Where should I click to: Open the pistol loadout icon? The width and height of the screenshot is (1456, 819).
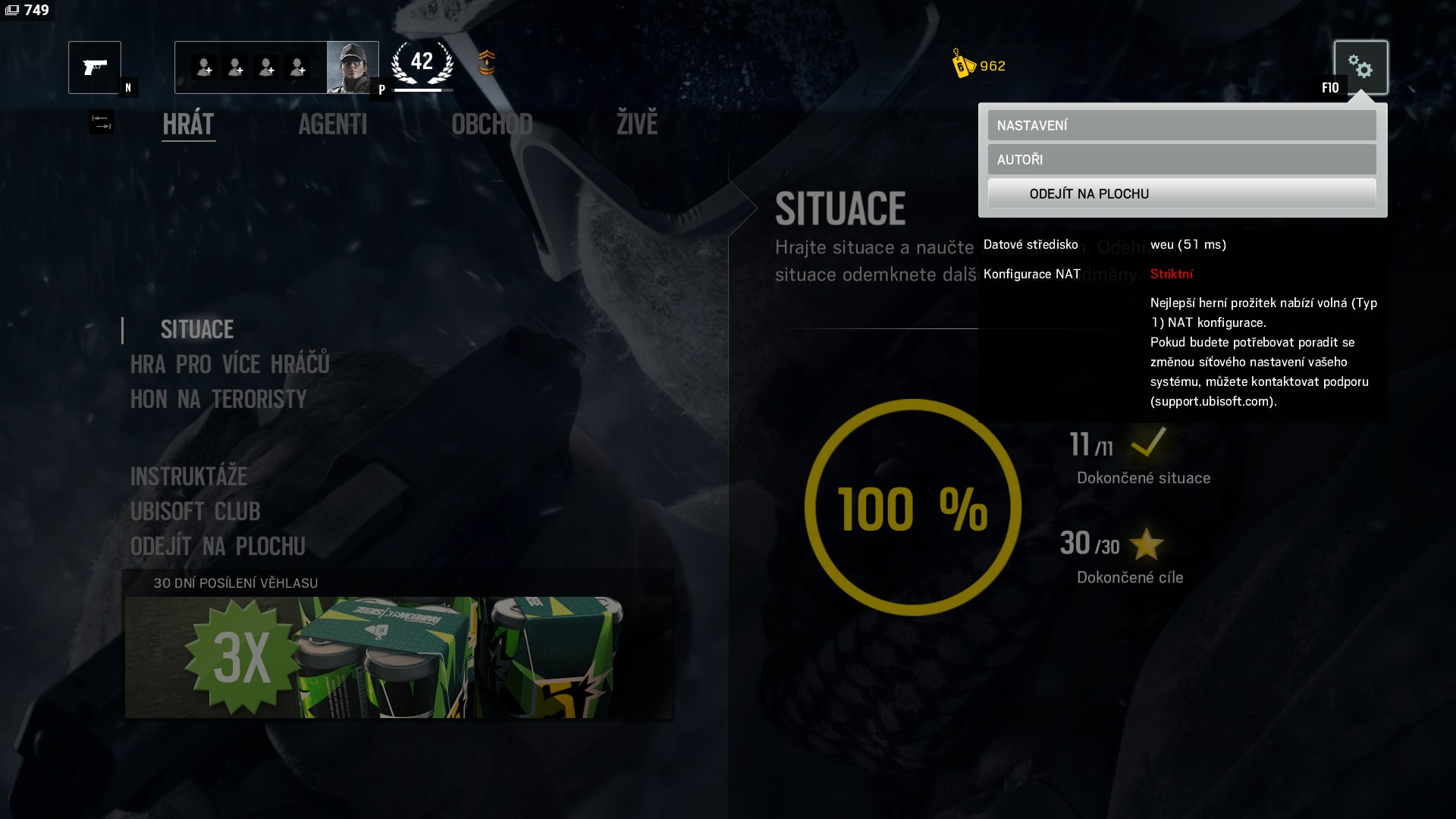[95, 67]
